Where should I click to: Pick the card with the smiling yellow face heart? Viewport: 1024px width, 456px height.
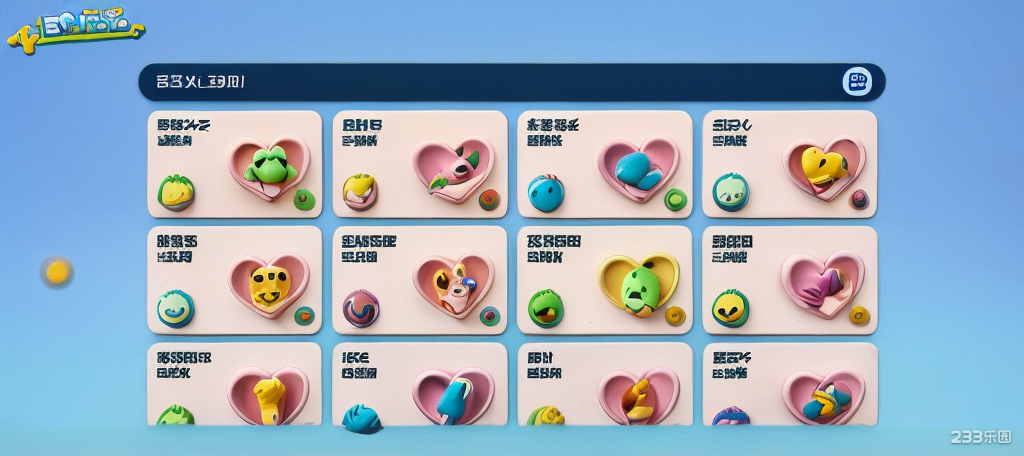pos(235,280)
